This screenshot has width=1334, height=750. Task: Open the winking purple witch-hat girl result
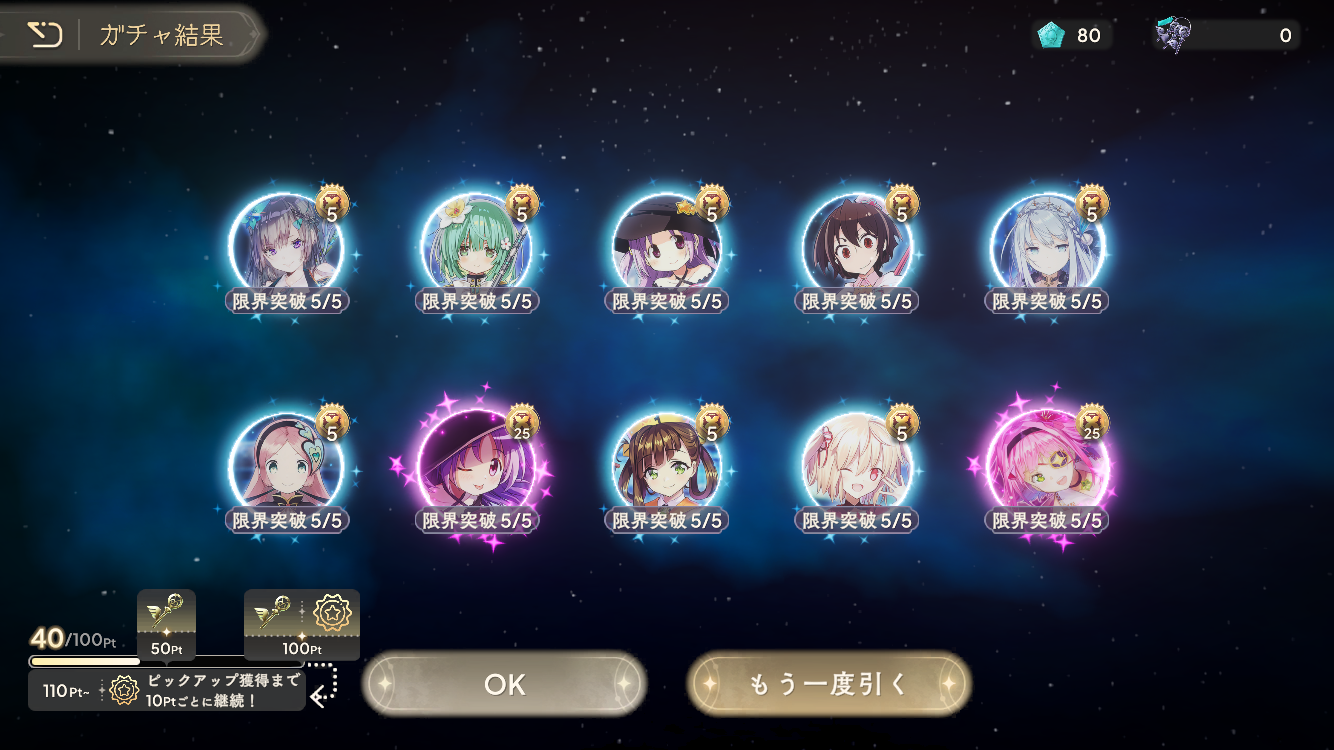point(476,466)
